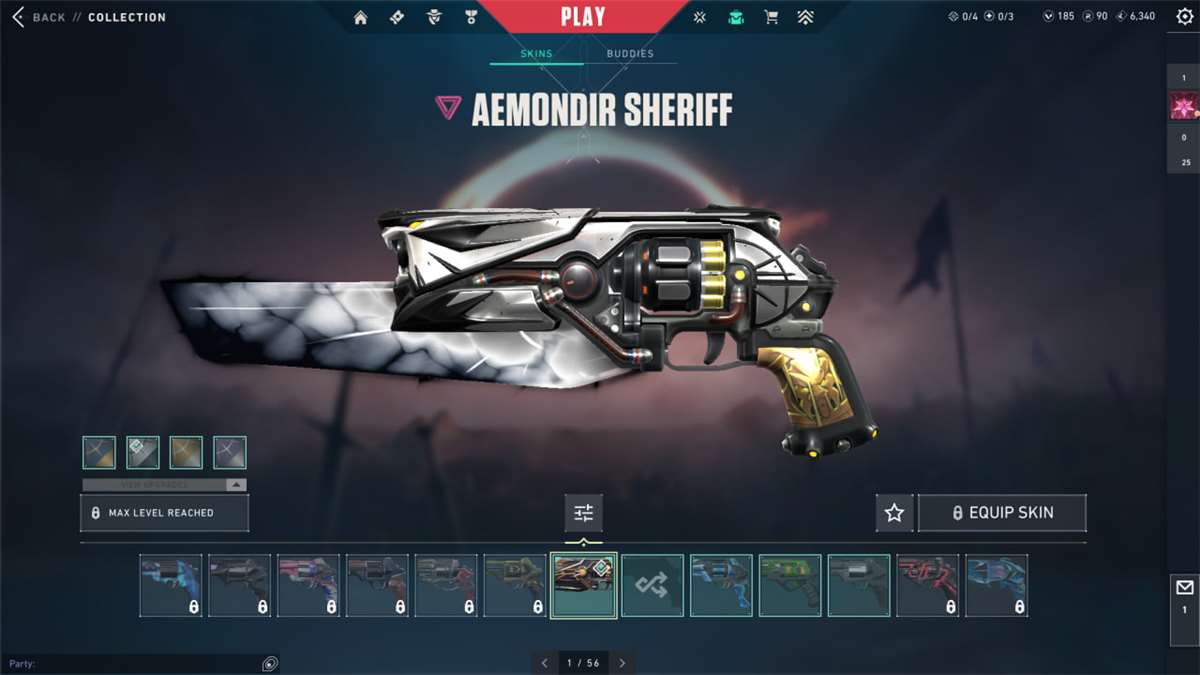Select the gold color variant swatch
Viewport: 1200px width, 675px height.
(x=186, y=452)
